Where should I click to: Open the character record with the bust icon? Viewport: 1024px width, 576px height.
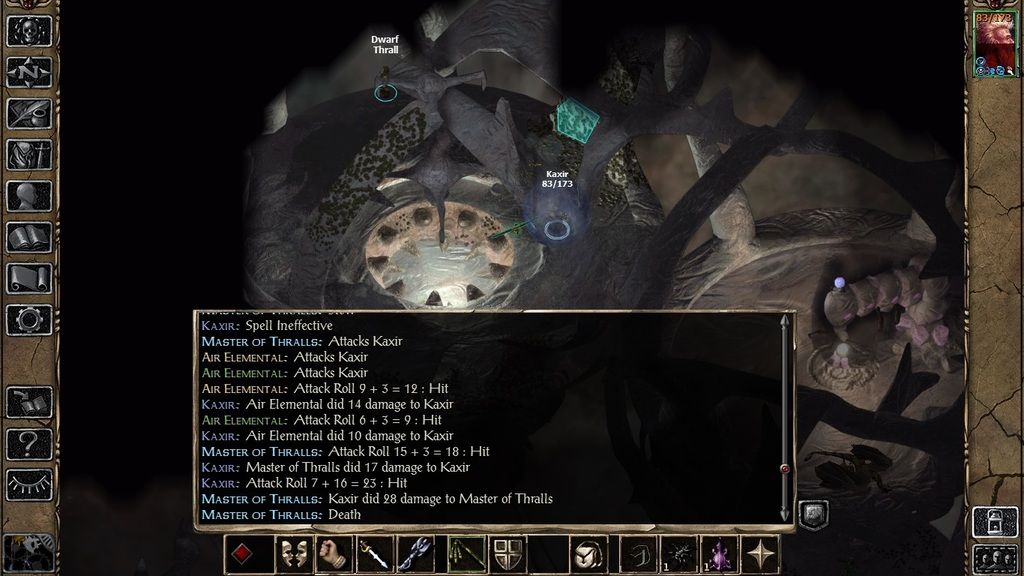pos(29,196)
